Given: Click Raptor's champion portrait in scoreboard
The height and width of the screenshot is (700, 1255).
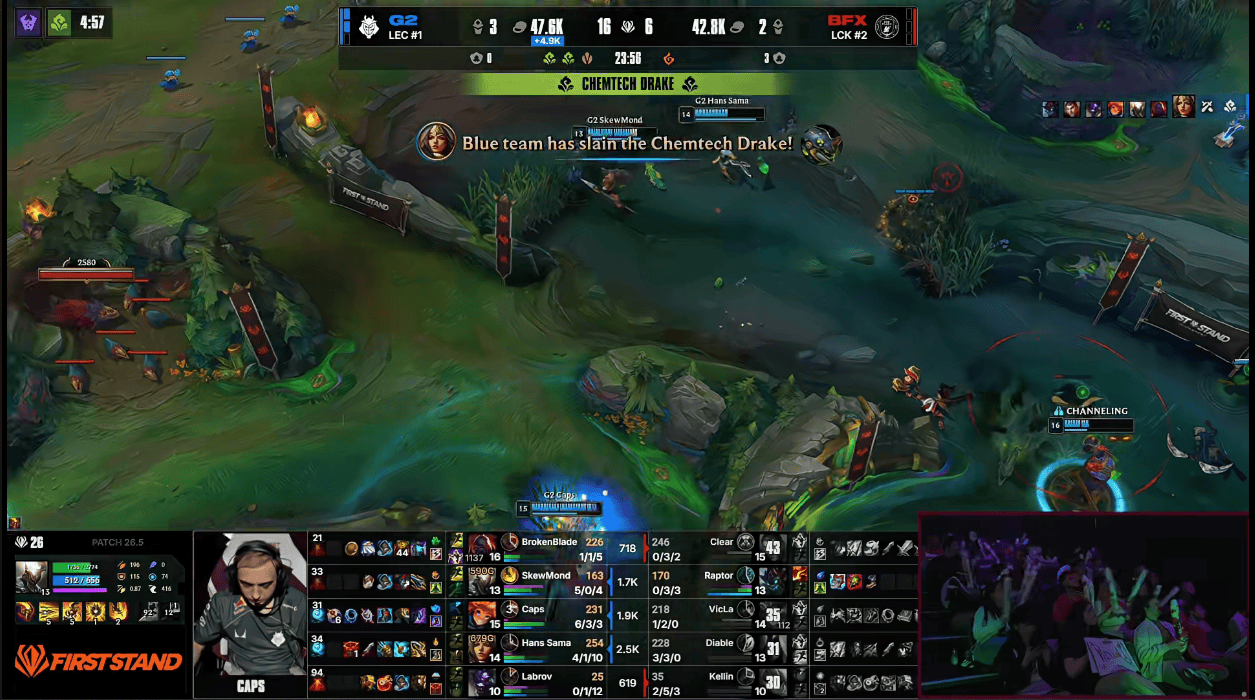Looking at the screenshot, I should (x=773, y=581).
